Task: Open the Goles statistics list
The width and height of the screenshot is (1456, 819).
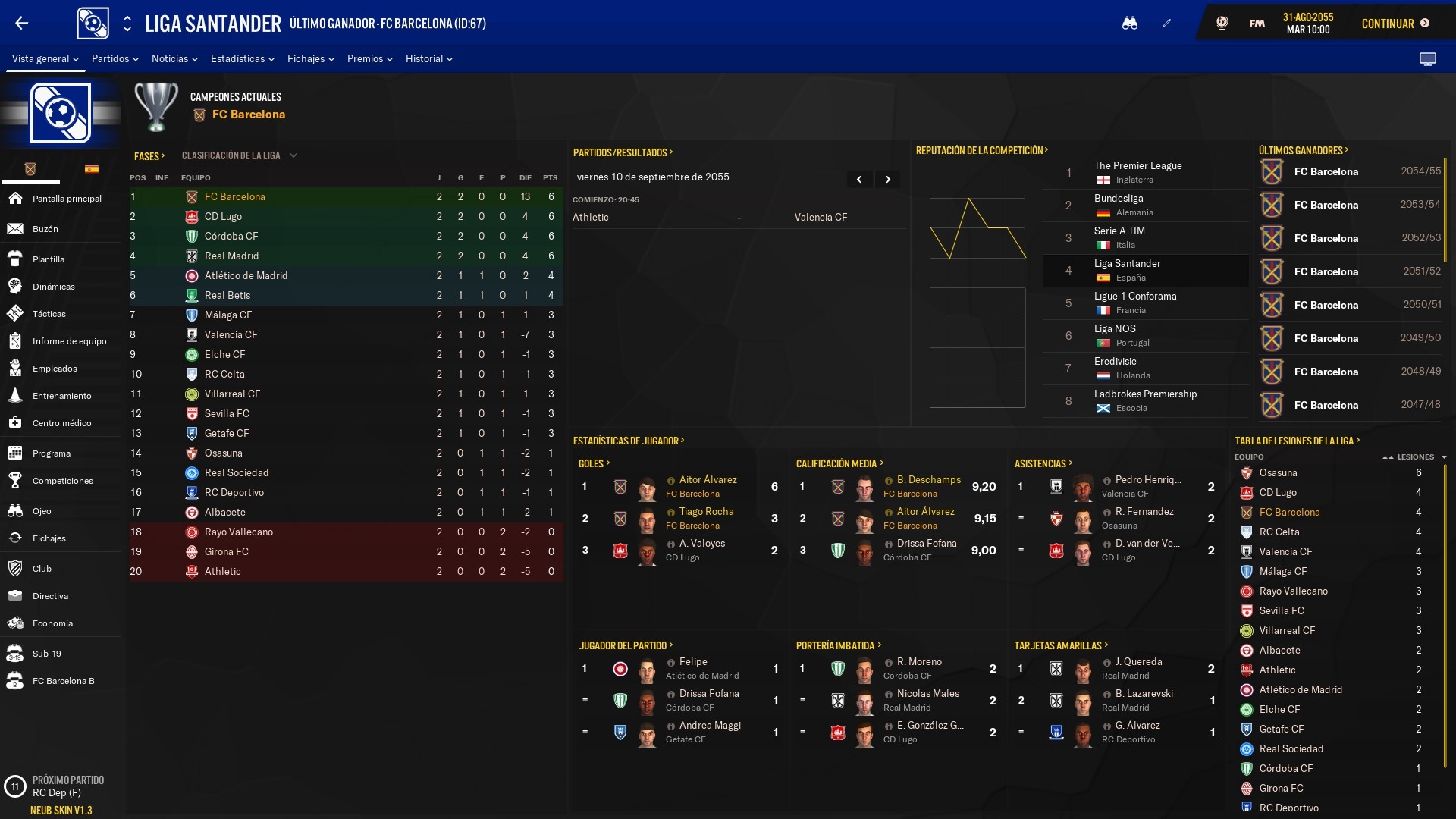Action: coord(594,463)
